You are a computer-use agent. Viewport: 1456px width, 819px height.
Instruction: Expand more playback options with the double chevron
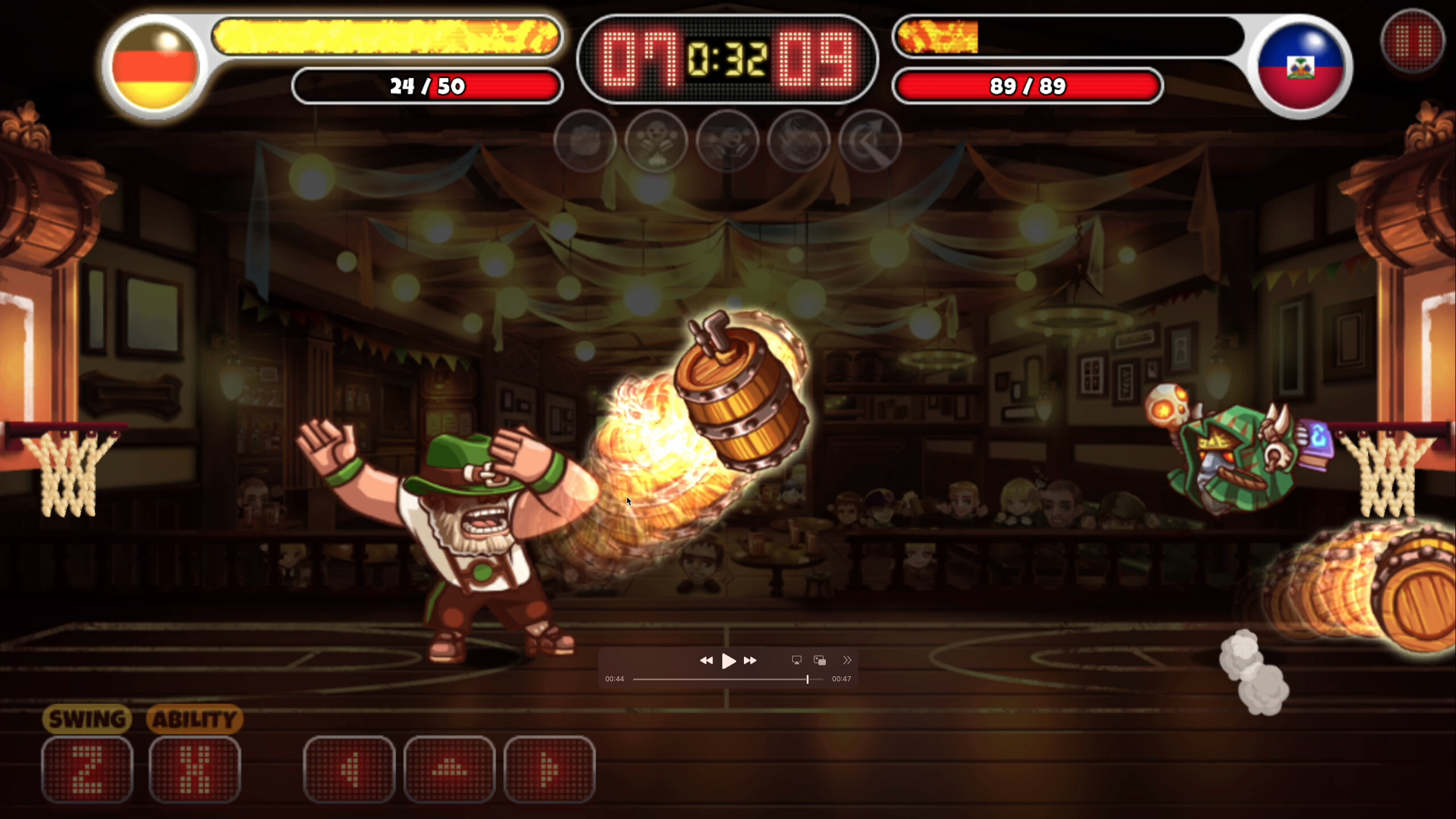847,660
